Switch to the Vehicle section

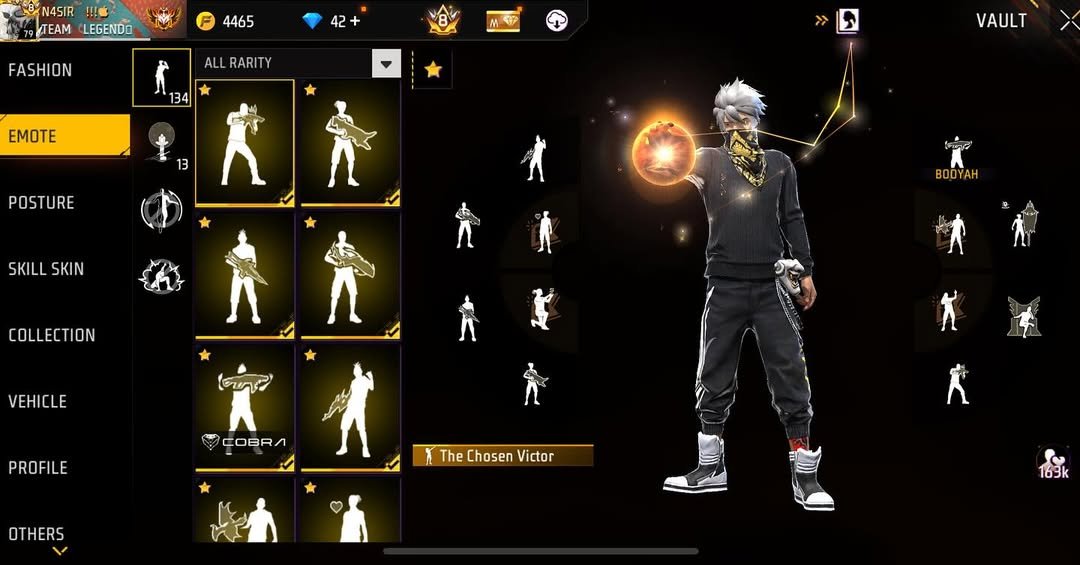click(38, 401)
